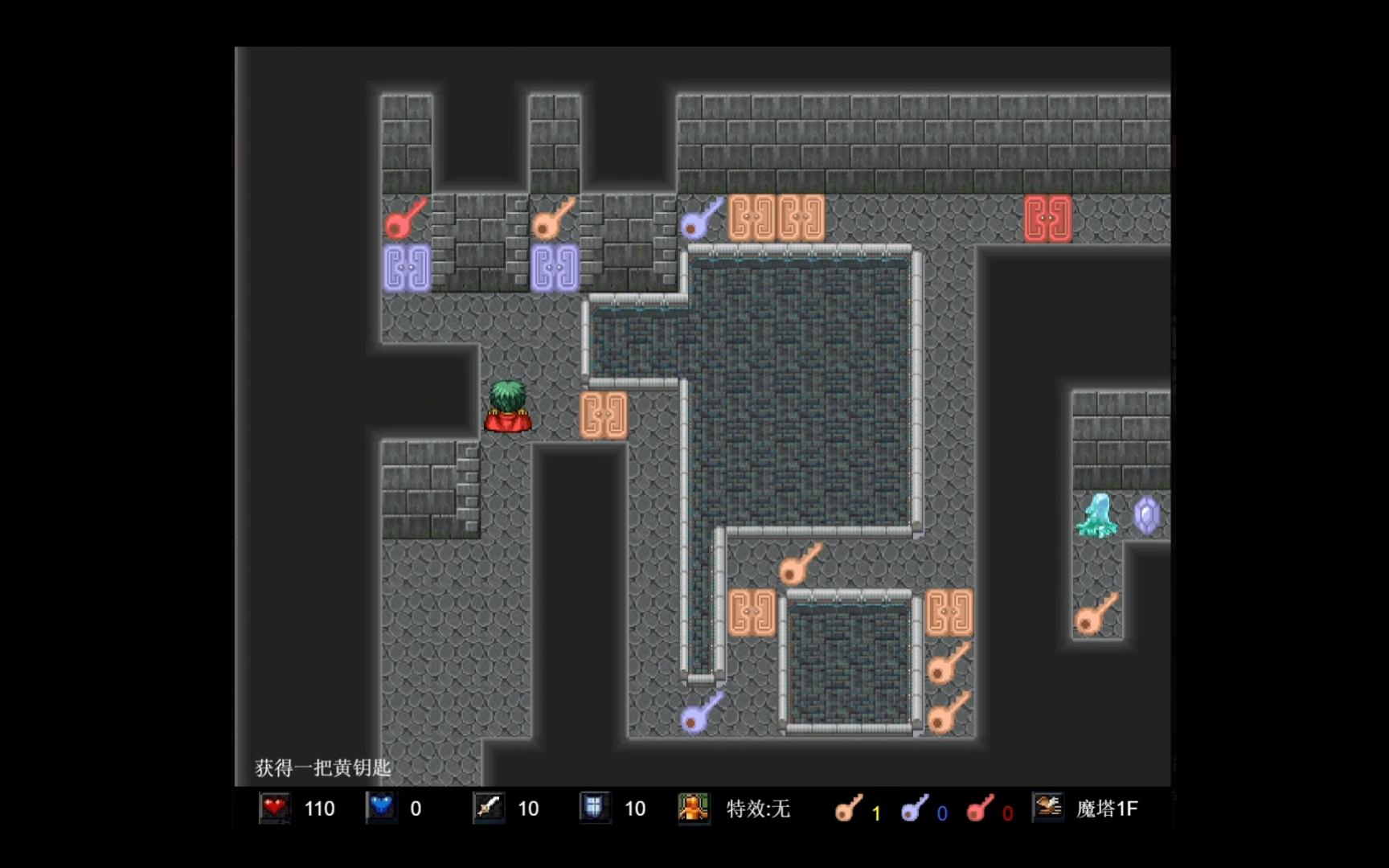The image size is (1389, 868).
Task: Click the shield defense stat icon
Action: 594,809
